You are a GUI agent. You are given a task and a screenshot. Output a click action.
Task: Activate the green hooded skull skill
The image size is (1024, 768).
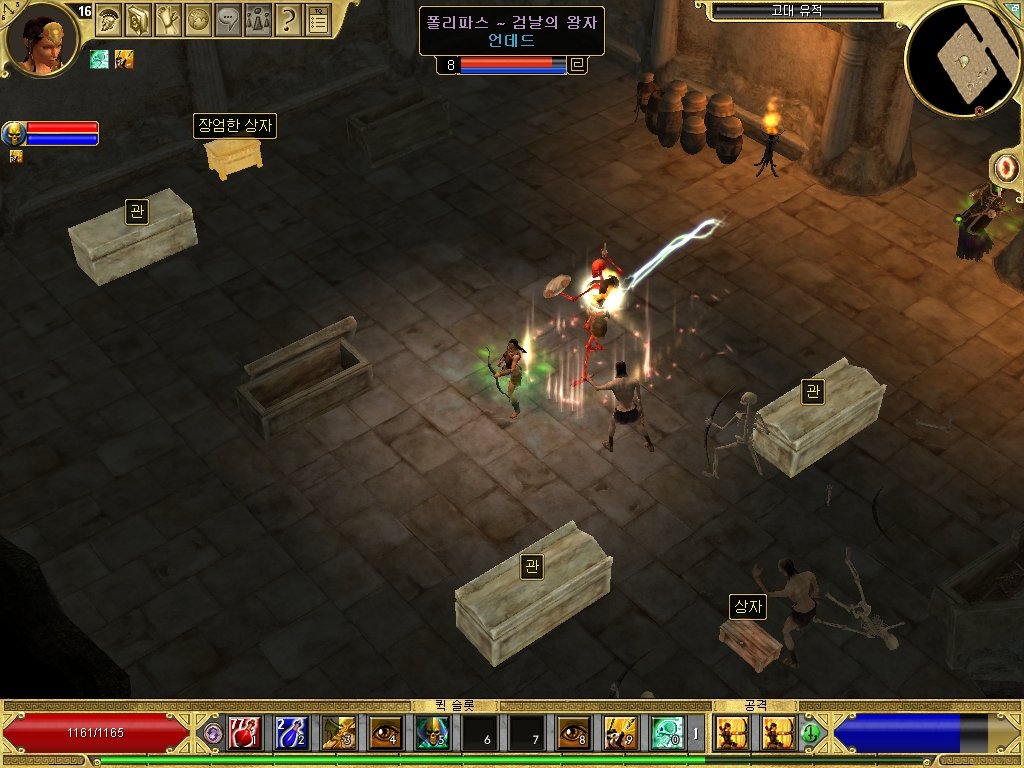point(432,734)
